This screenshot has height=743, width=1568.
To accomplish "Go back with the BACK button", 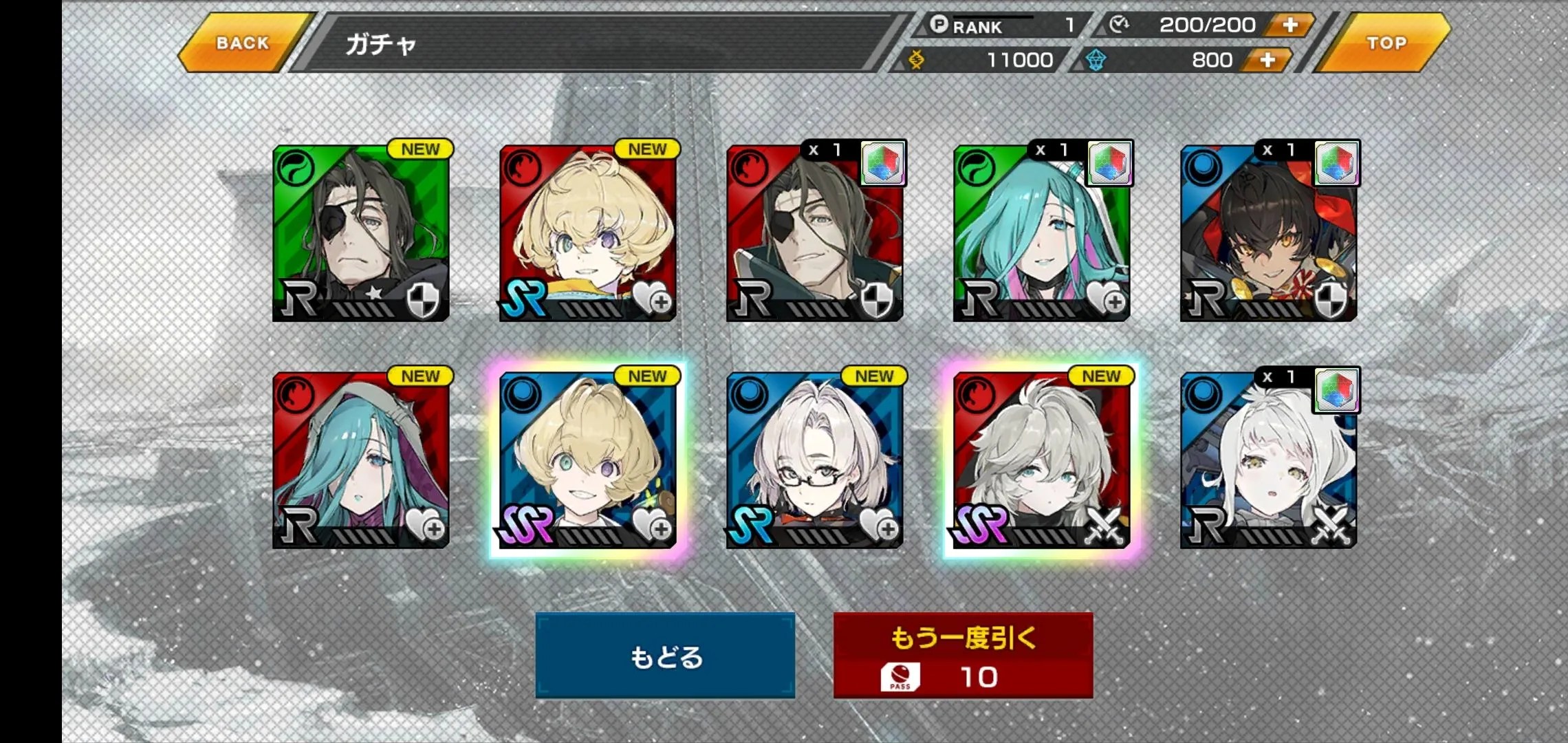I will 242,43.
